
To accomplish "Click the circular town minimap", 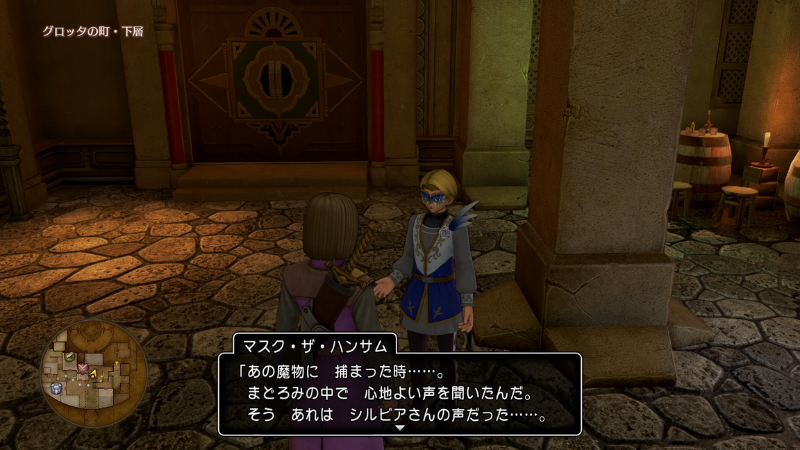I will [93, 373].
